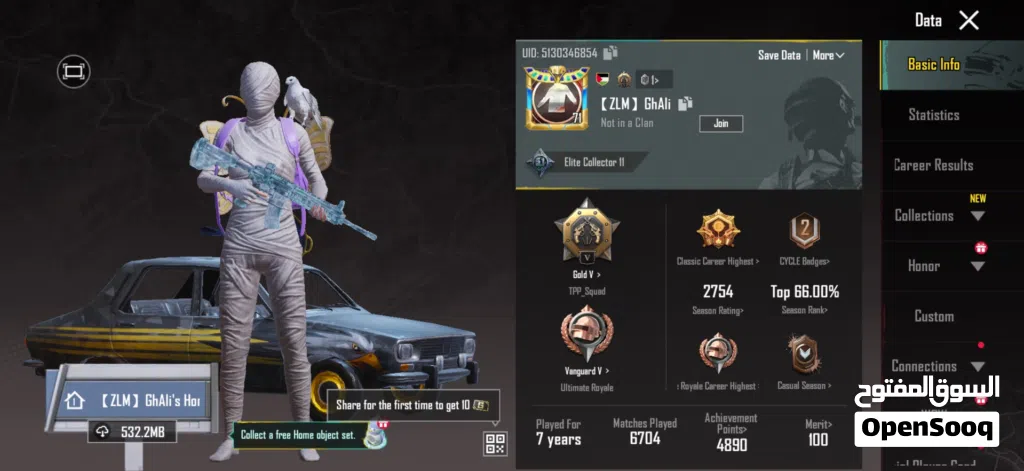Show the CYCLE Badges
The image size is (1024, 471).
point(805,237)
